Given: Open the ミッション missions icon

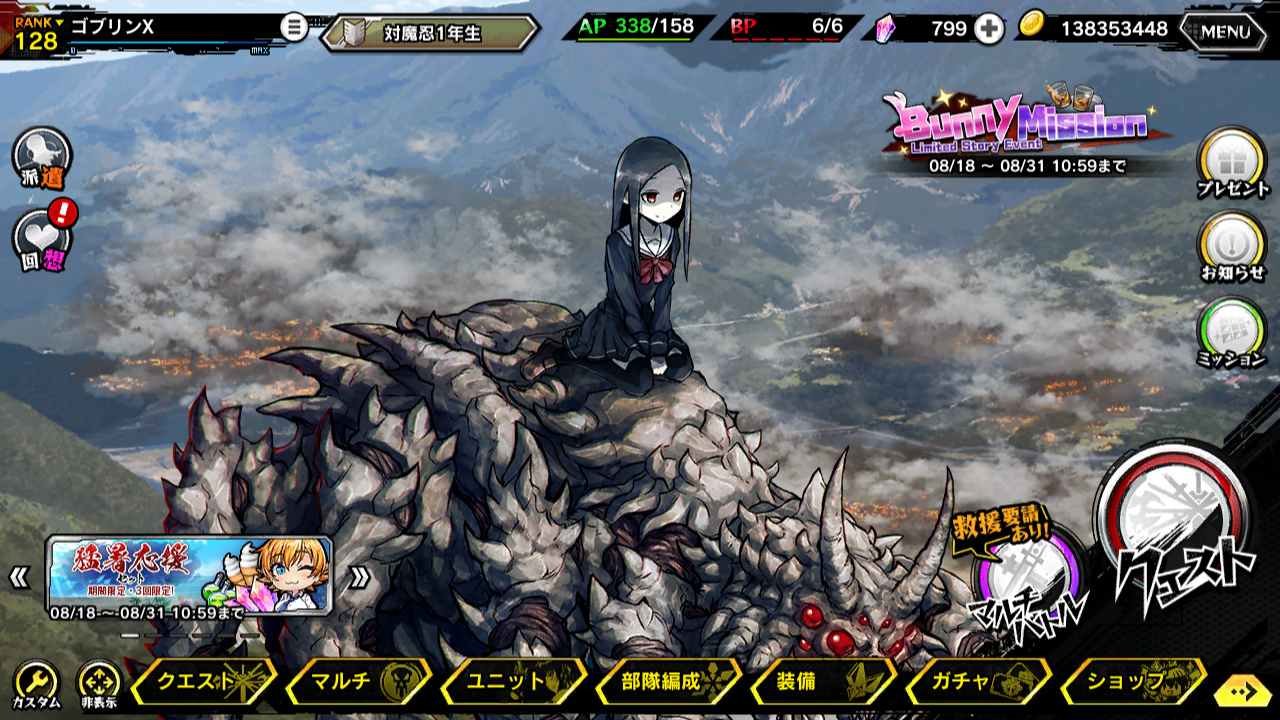Looking at the screenshot, I should coord(1232,332).
